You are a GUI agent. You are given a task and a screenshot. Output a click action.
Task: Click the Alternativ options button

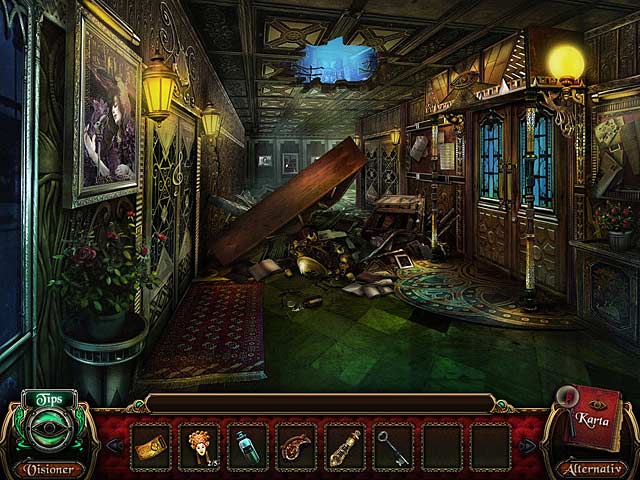coord(592,469)
